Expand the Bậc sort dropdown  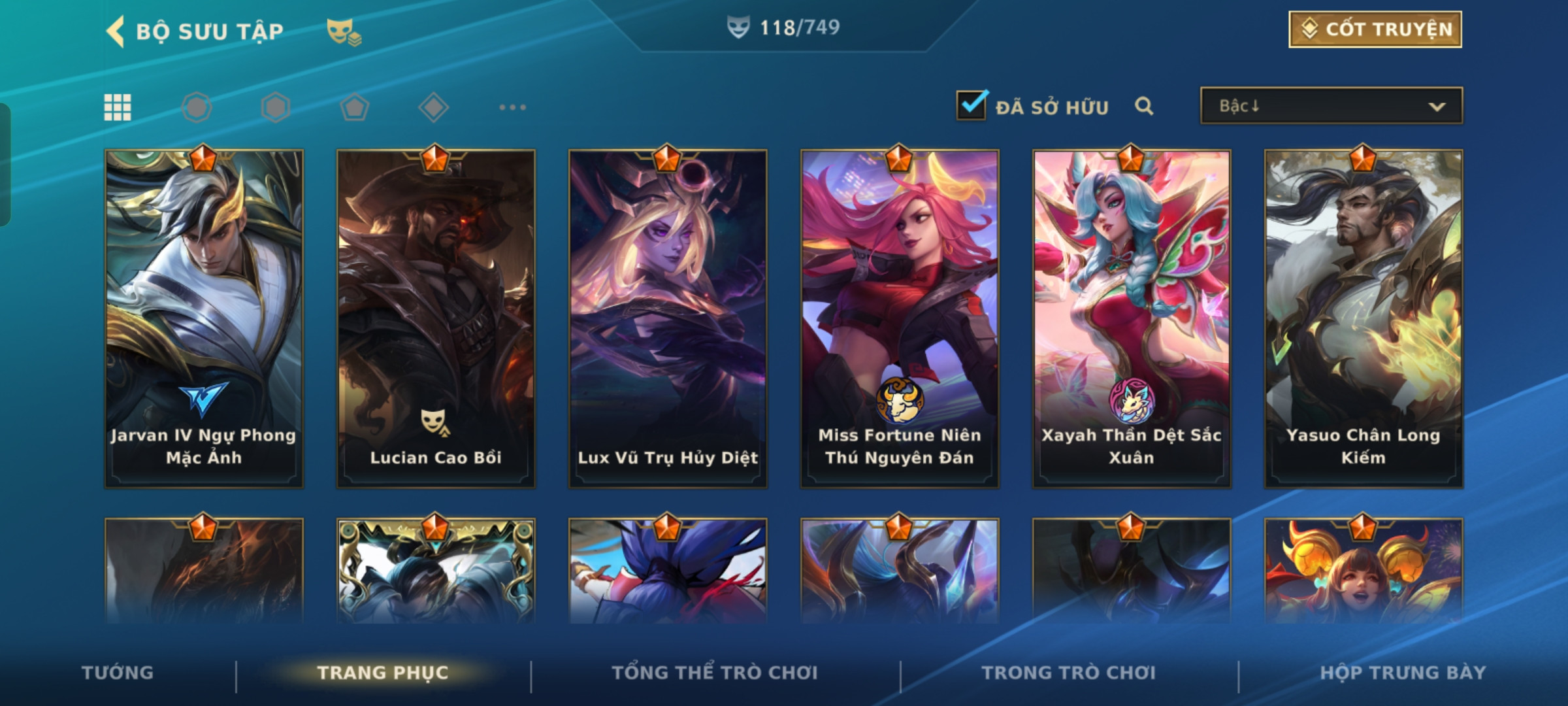pyautogui.click(x=1331, y=106)
